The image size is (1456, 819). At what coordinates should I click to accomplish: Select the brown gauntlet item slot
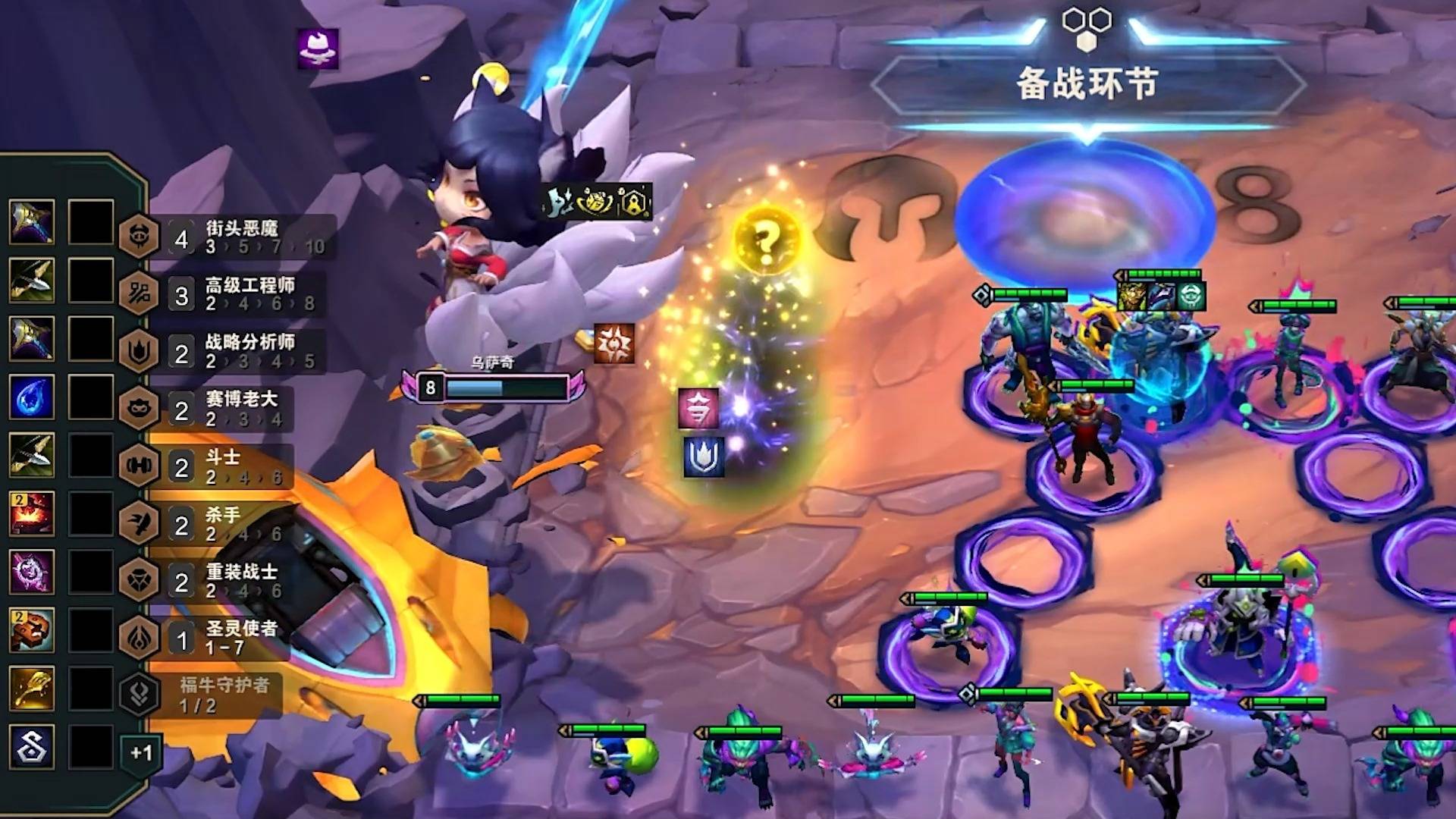(32, 629)
